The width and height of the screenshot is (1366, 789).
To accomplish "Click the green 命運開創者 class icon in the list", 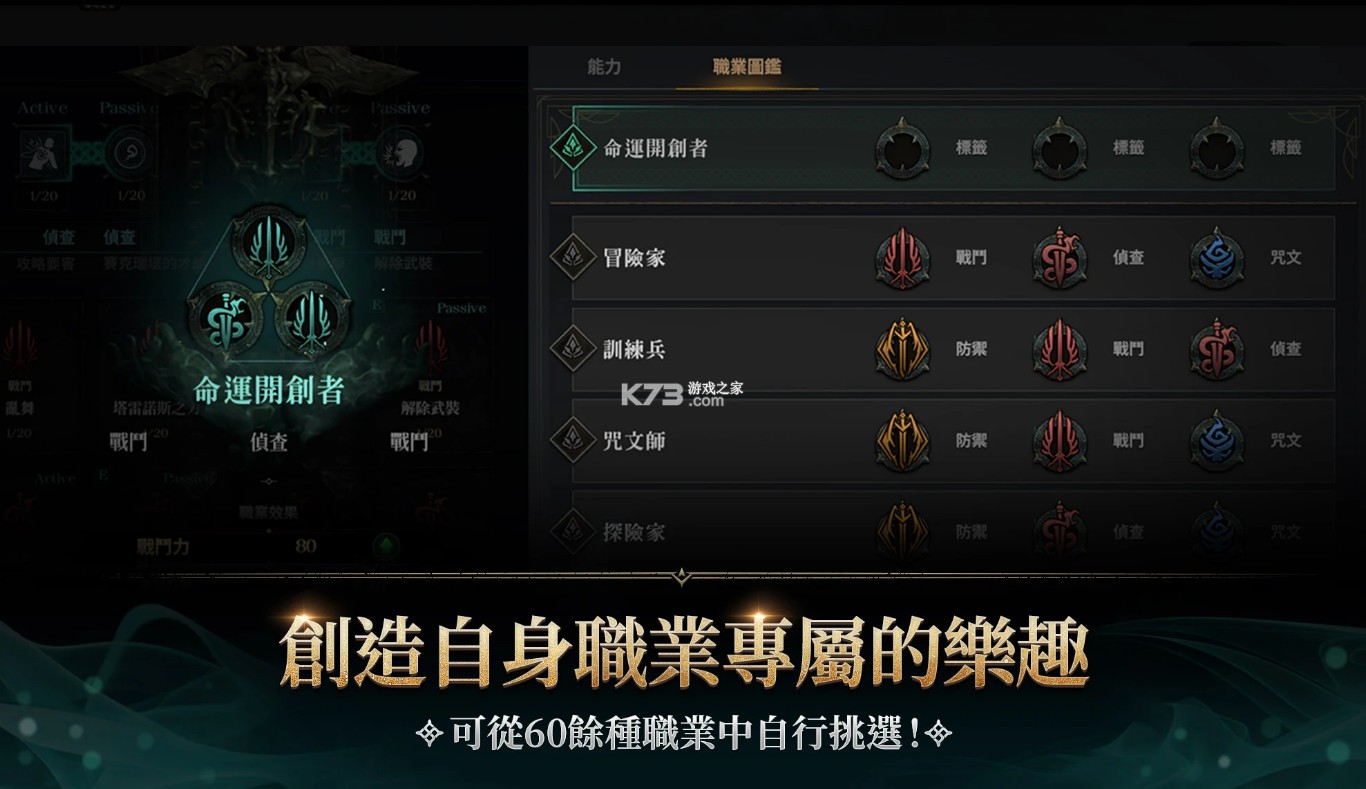I will click(x=574, y=148).
